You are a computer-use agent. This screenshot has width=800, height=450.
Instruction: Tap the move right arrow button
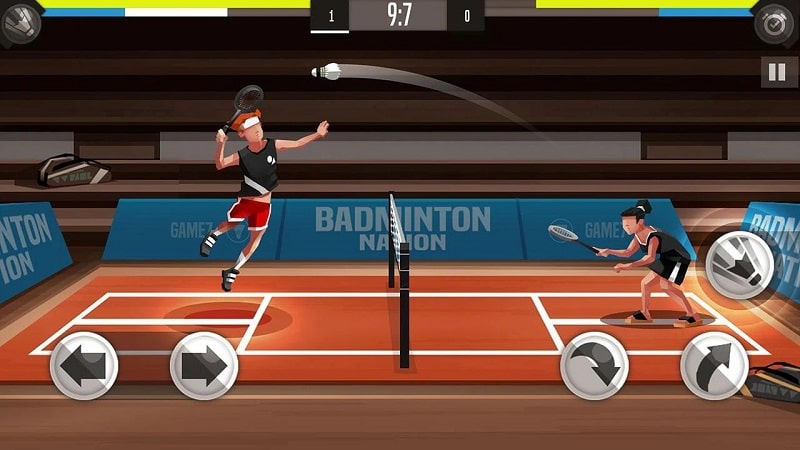[x=204, y=365]
